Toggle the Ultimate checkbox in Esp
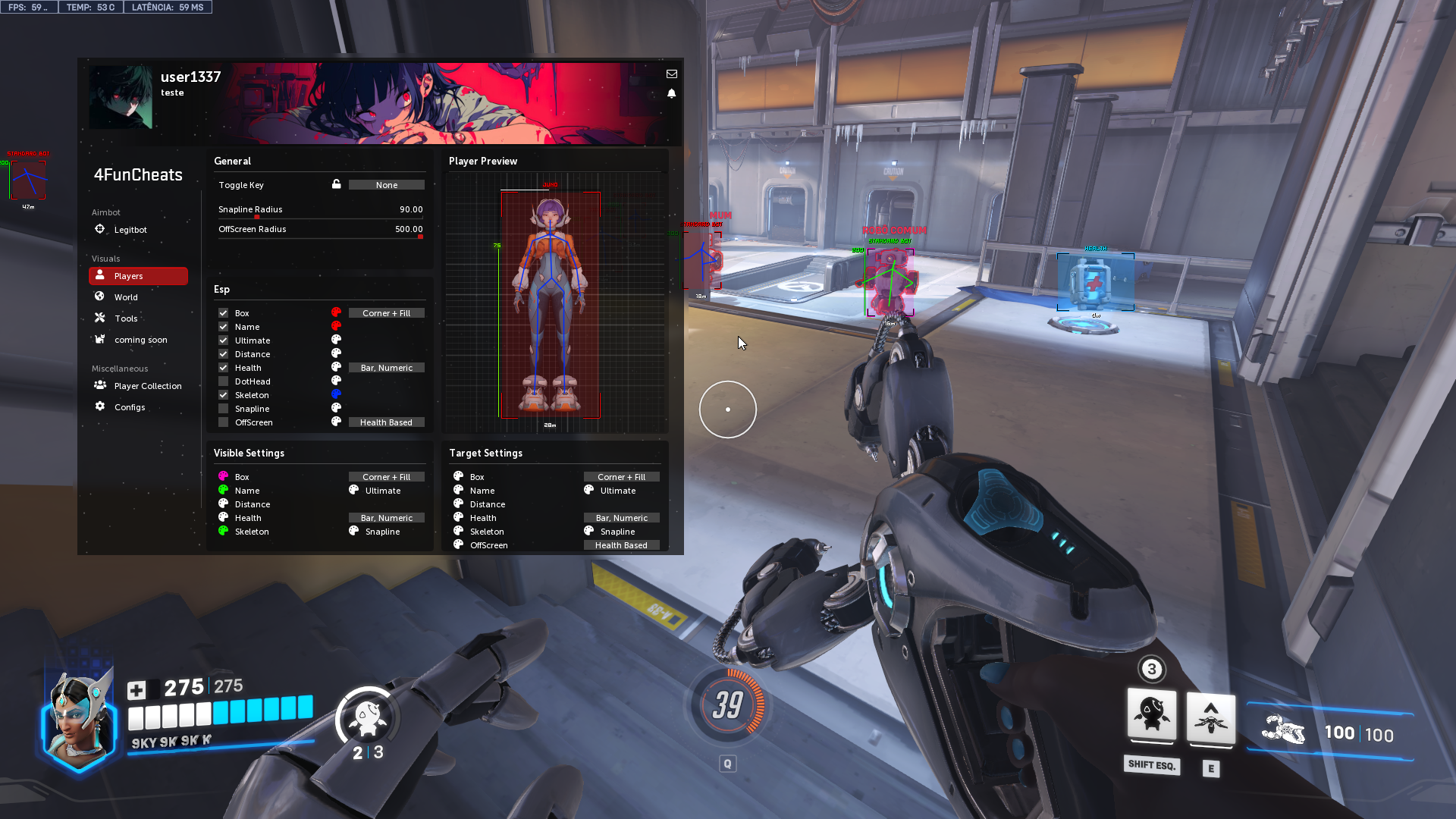 (x=224, y=340)
